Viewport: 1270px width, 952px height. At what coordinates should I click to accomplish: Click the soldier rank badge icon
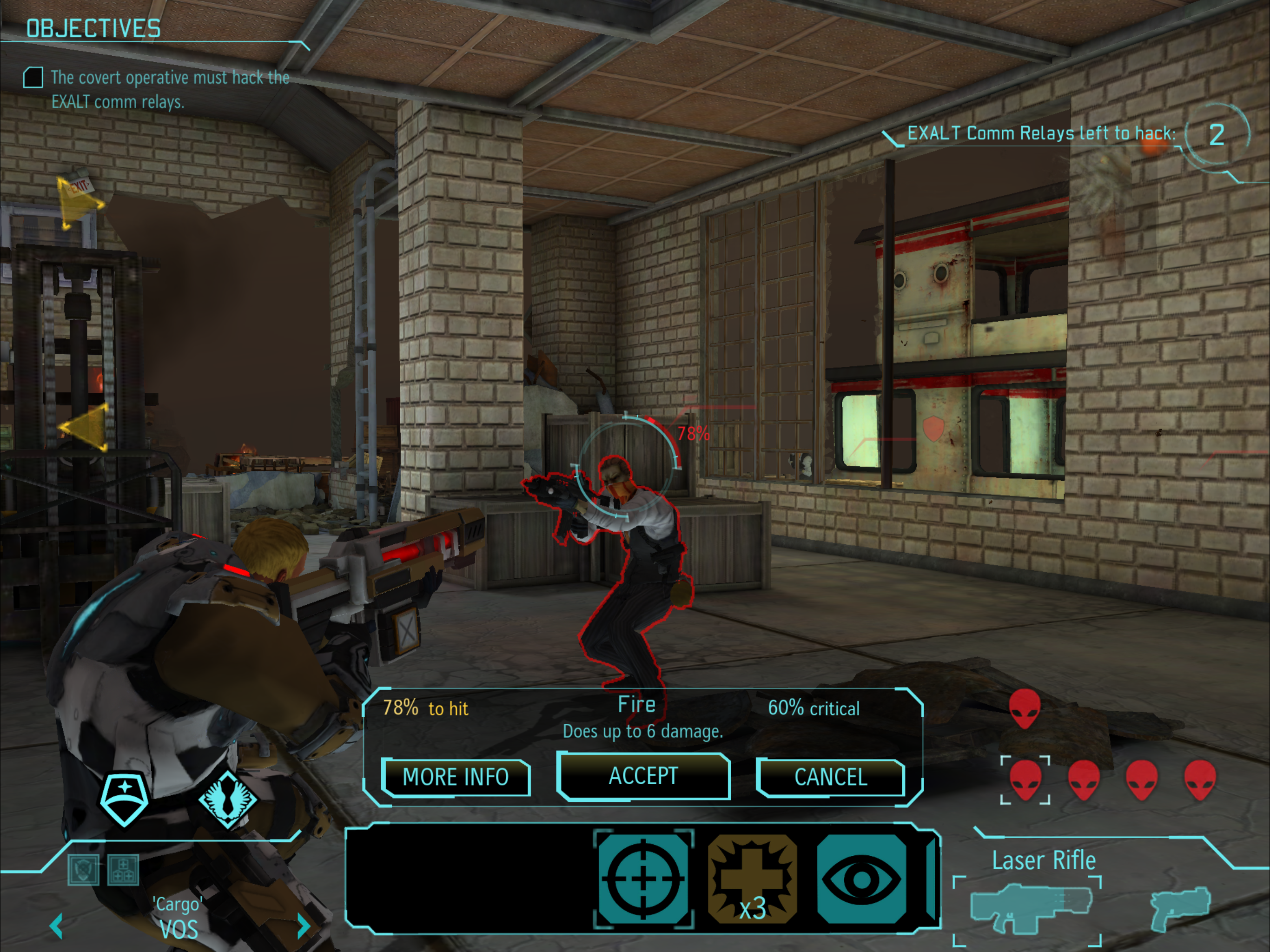click(124, 798)
